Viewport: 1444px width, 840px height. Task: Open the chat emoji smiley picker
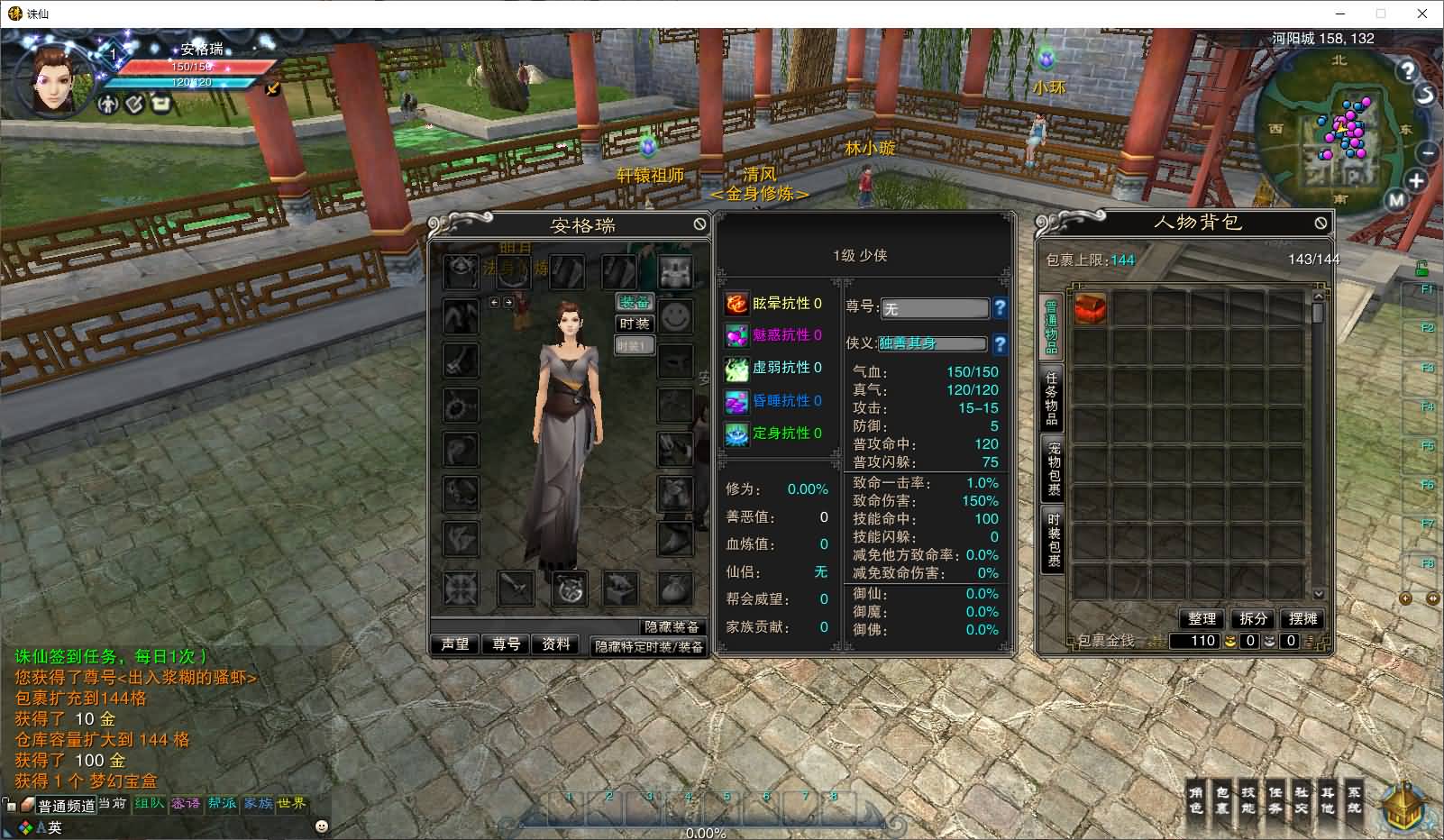(x=322, y=826)
